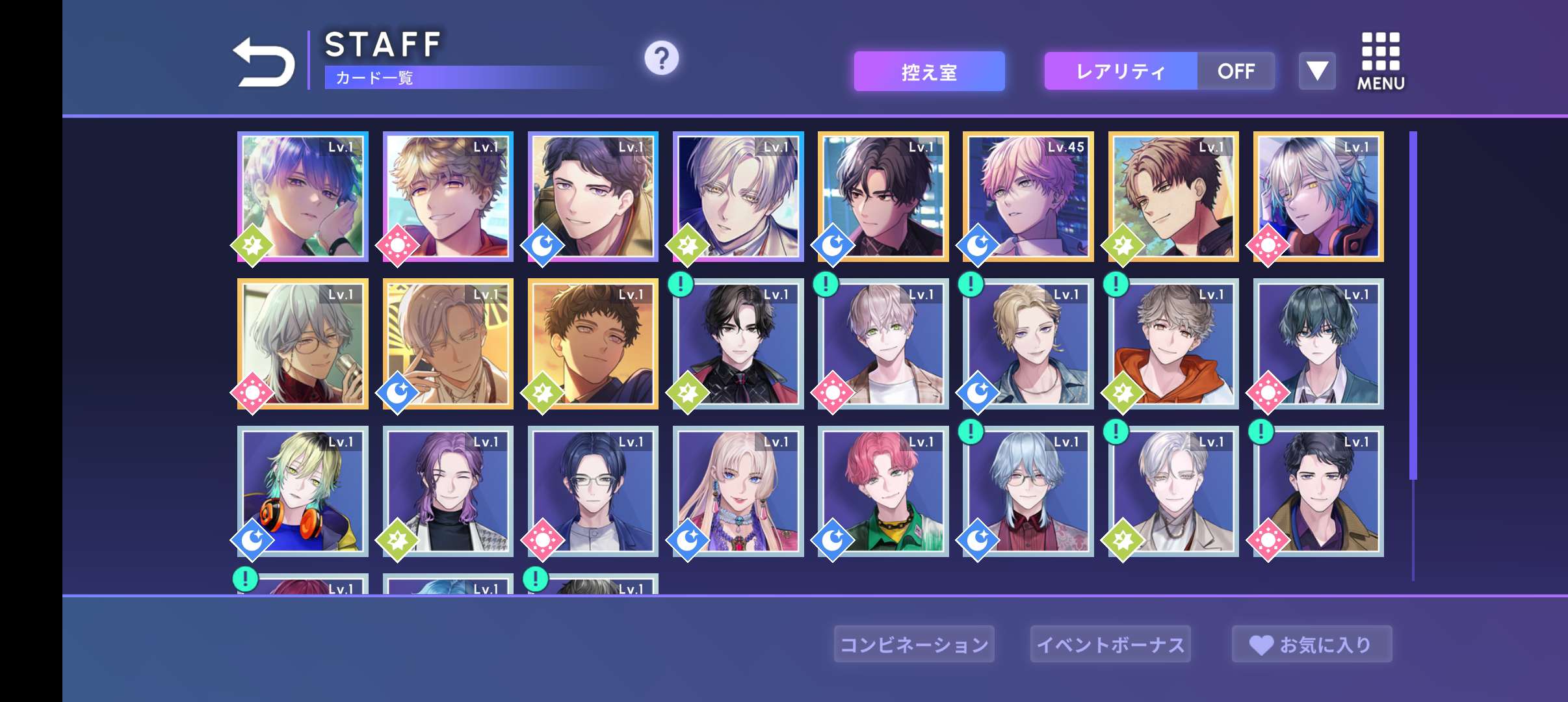
Task: Choose the blue-haired card in the first slot
Action: [303, 197]
